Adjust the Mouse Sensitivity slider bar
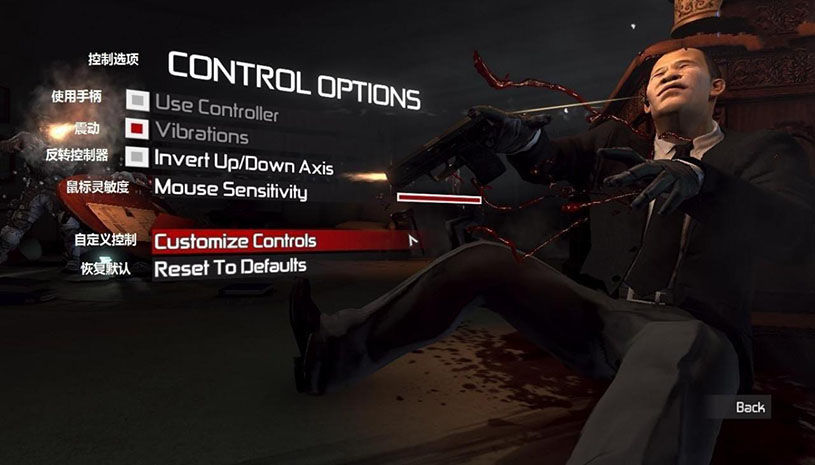Image resolution: width=815 pixels, height=465 pixels. tap(439, 198)
